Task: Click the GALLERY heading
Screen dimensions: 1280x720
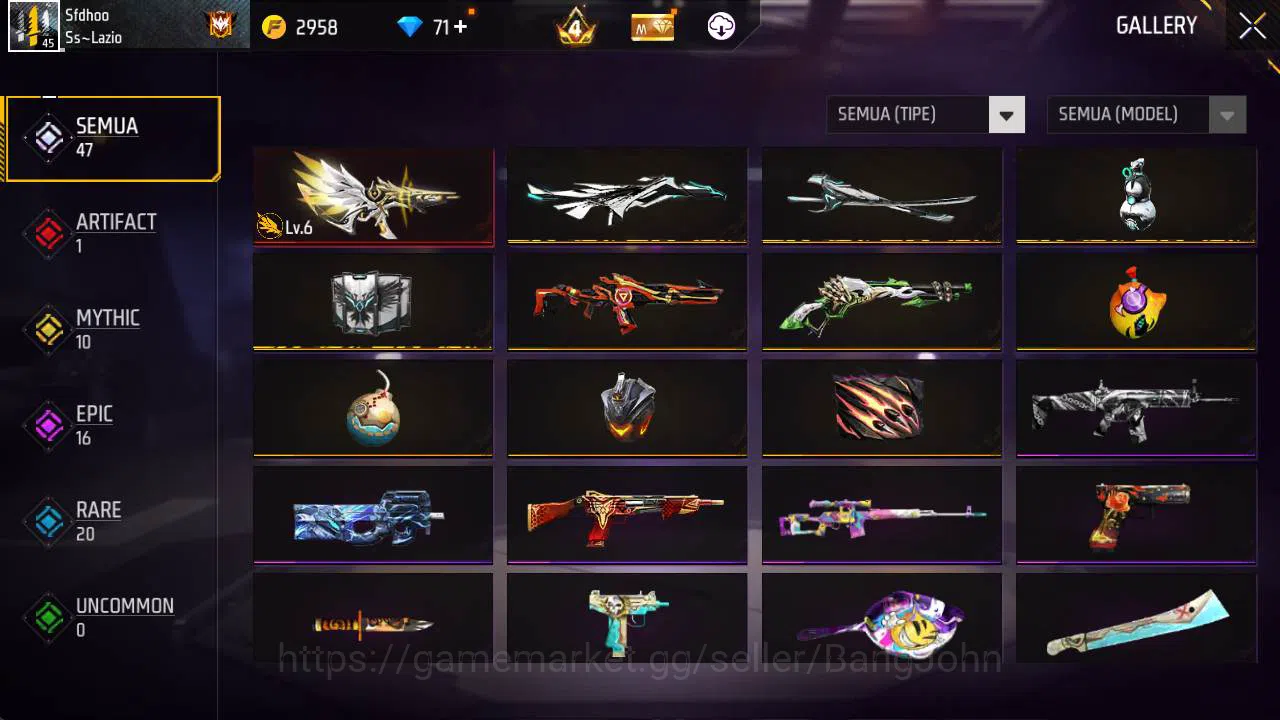Action: (x=1157, y=25)
